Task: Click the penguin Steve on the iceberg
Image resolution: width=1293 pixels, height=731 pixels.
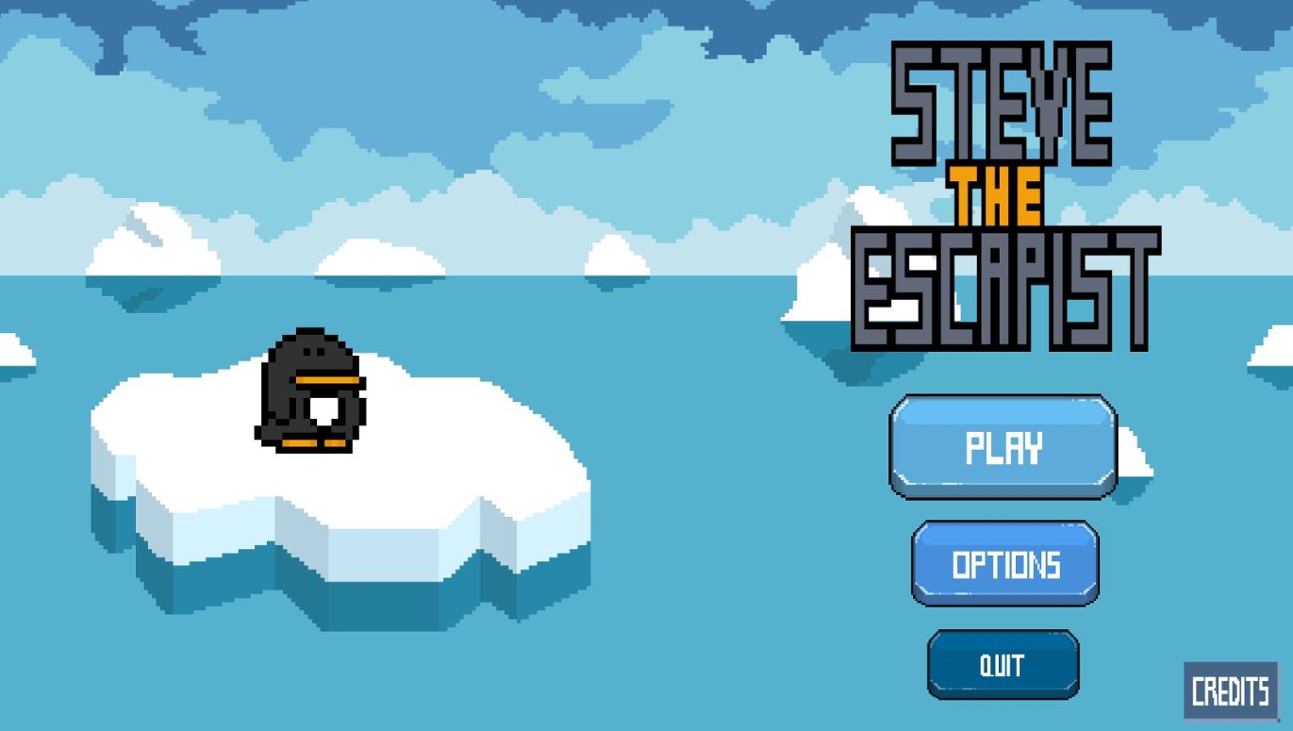Action: tap(310, 395)
